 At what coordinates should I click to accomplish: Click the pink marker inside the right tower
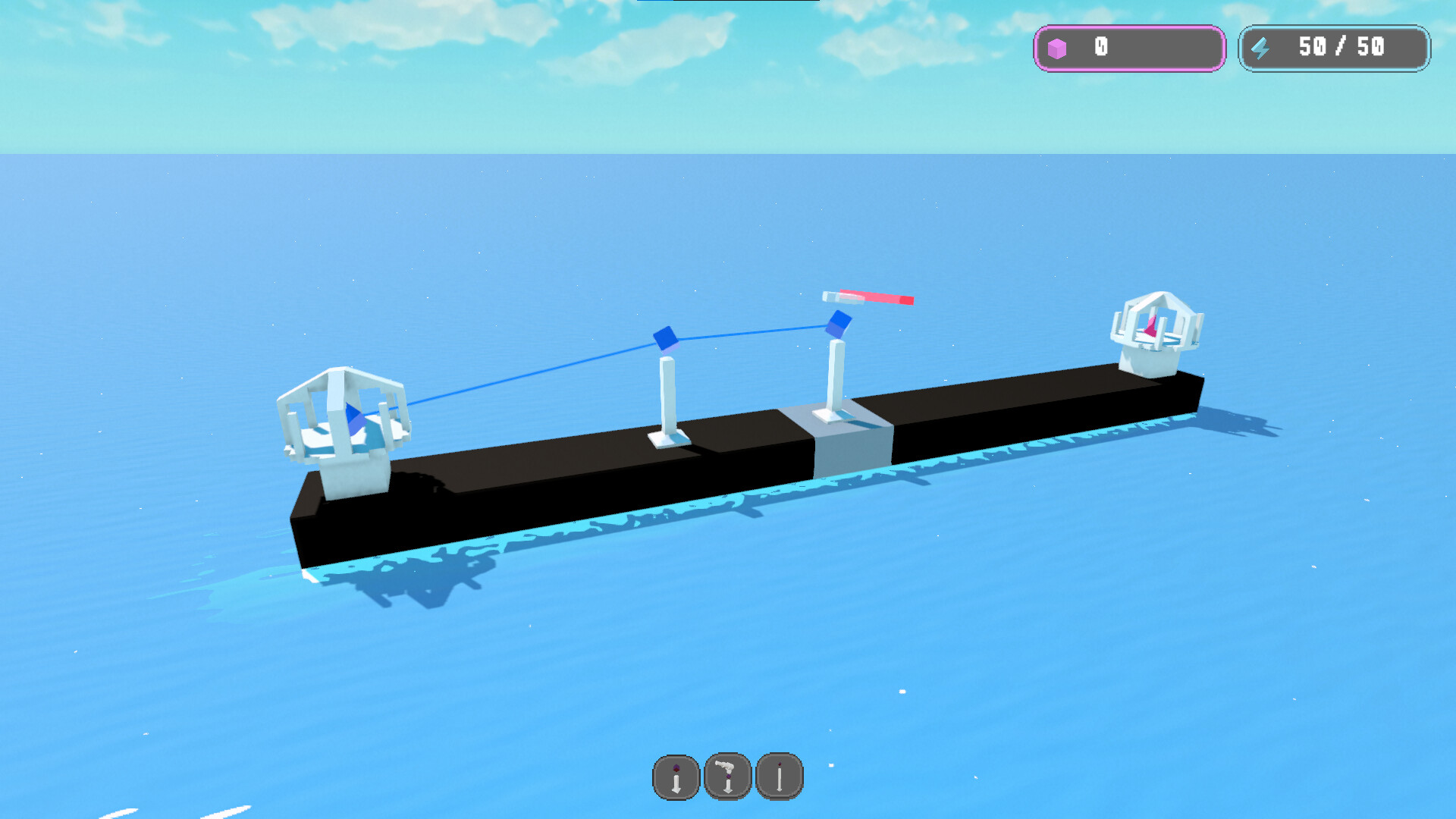pyautogui.click(x=1151, y=326)
